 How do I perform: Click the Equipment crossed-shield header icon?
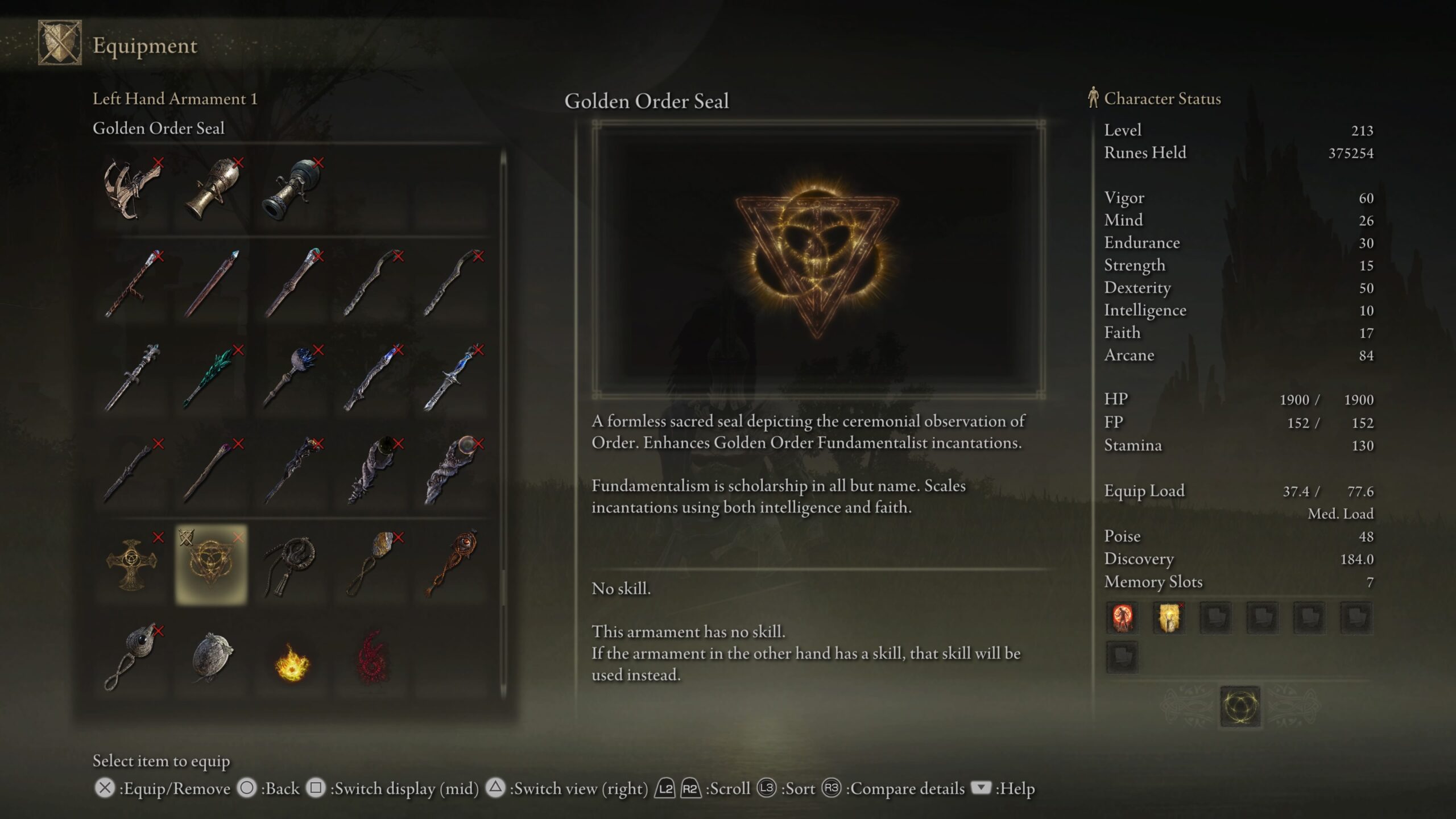[60, 43]
